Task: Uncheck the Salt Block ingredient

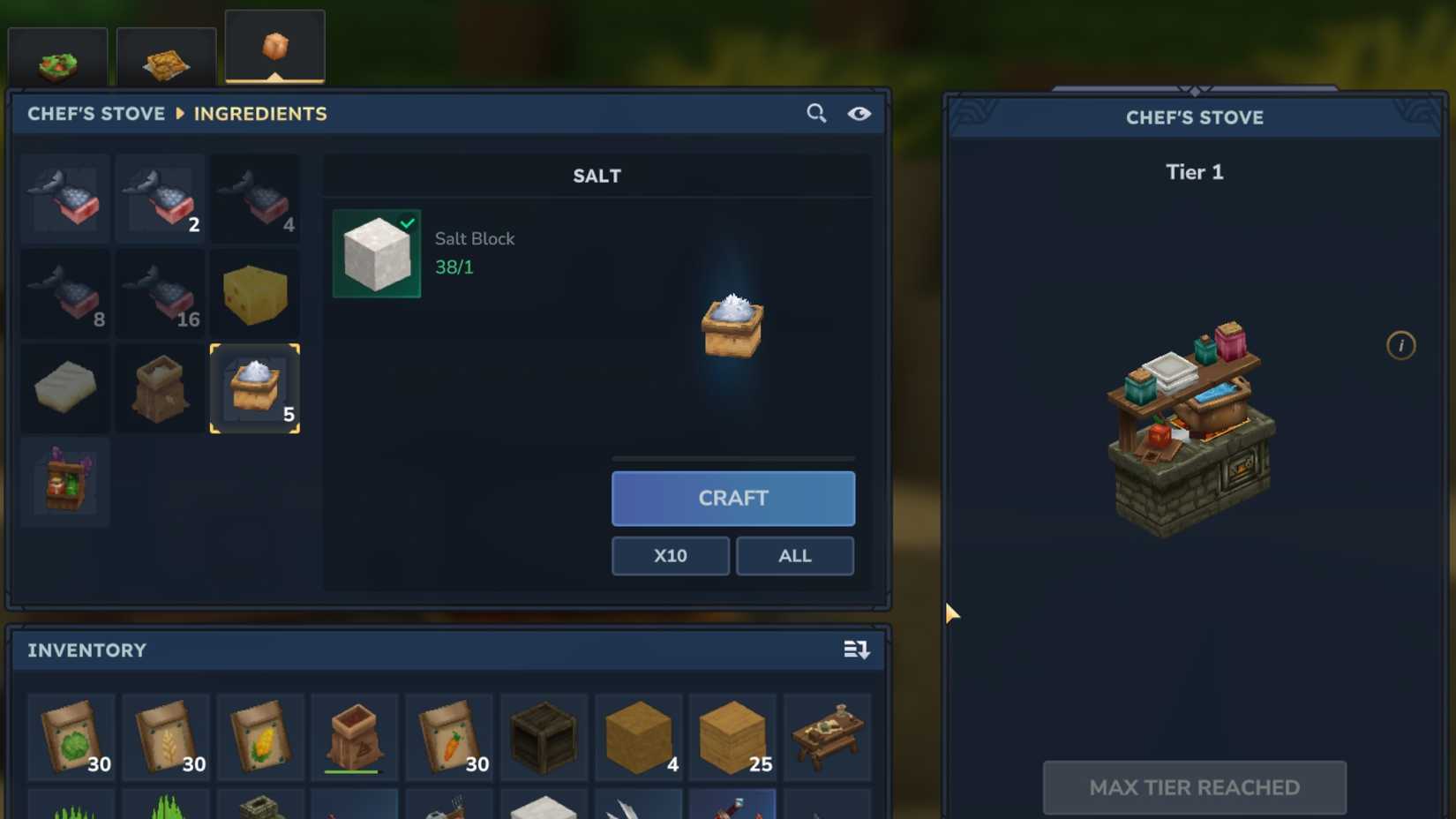Action: click(x=377, y=253)
